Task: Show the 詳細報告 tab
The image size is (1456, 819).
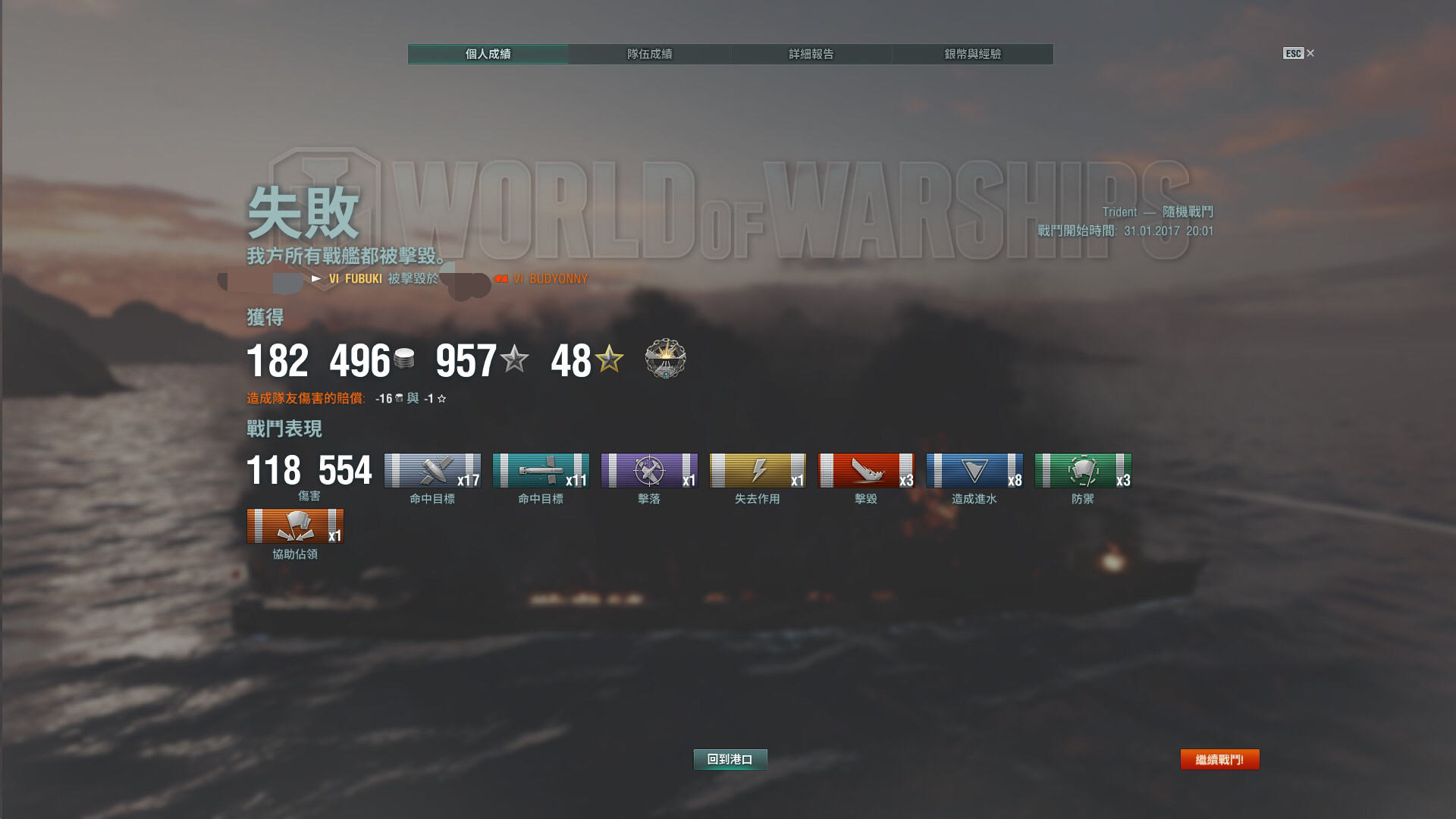Action: tap(811, 54)
